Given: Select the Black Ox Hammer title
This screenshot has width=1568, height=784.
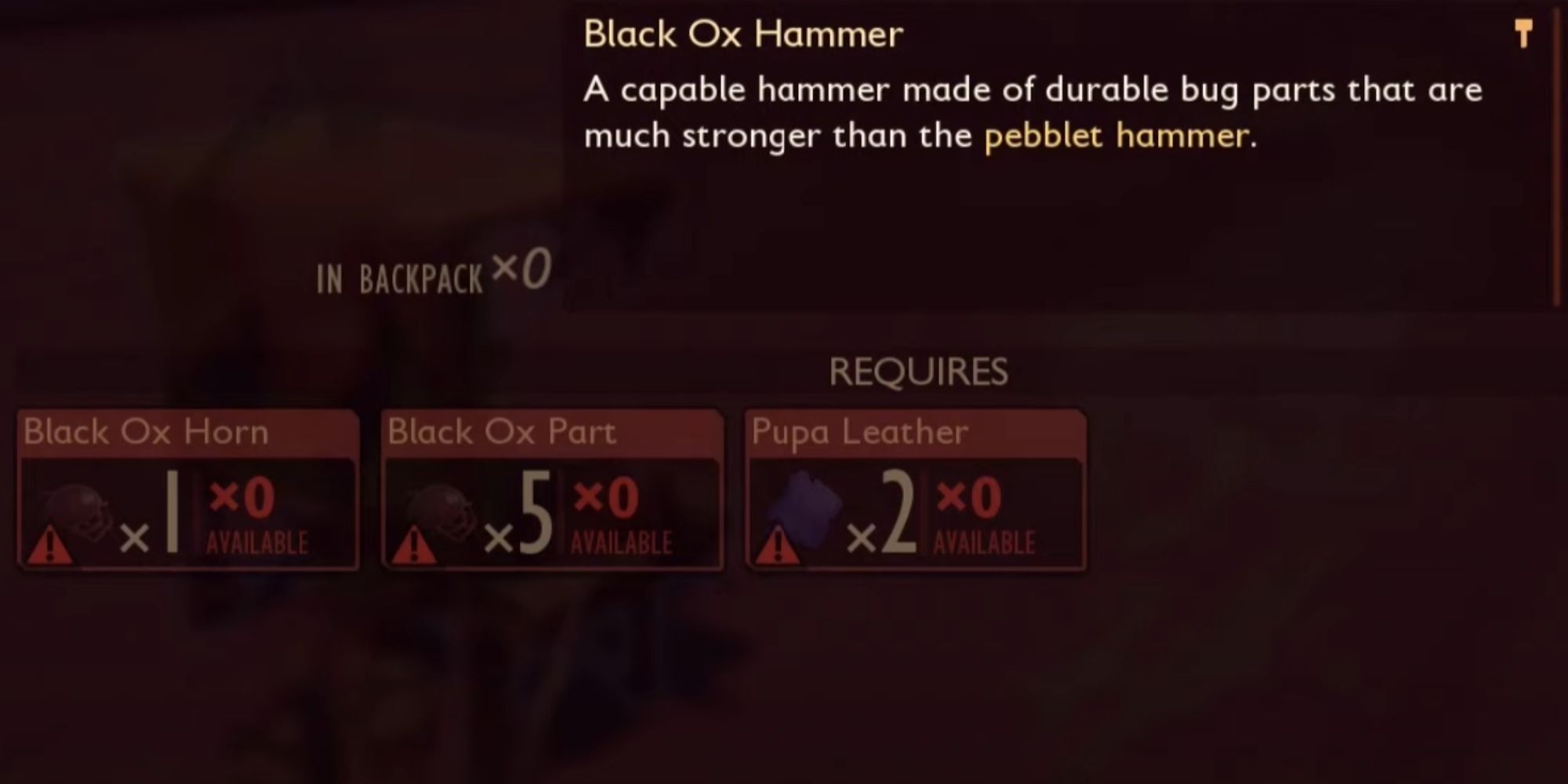Looking at the screenshot, I should (743, 33).
